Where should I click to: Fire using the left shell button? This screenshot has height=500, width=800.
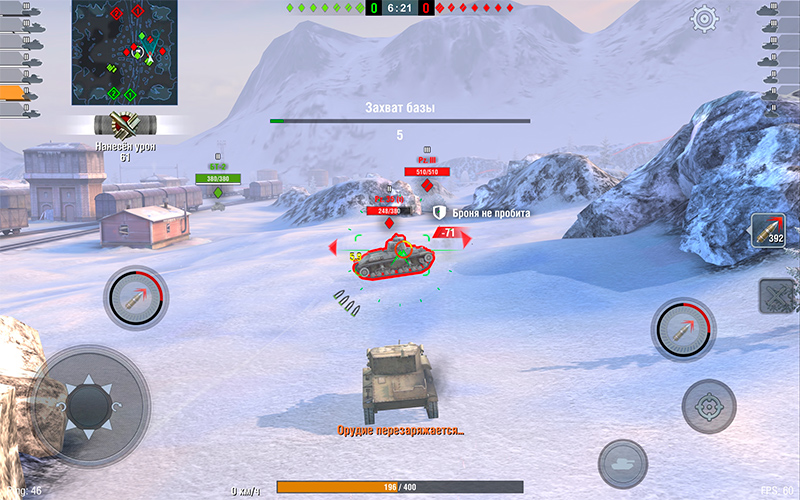pyautogui.click(x=136, y=297)
